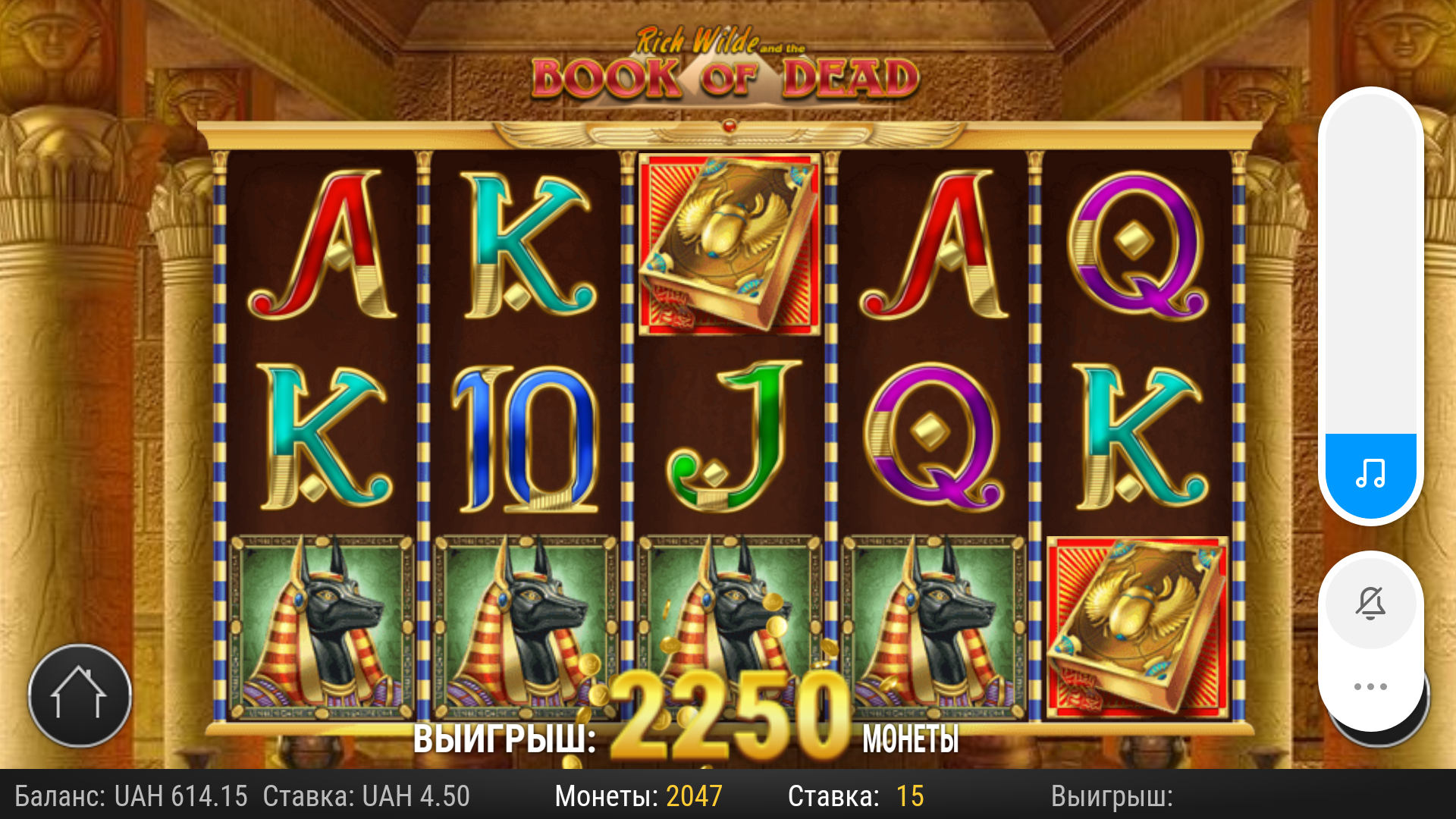Tap the home button

point(80,695)
